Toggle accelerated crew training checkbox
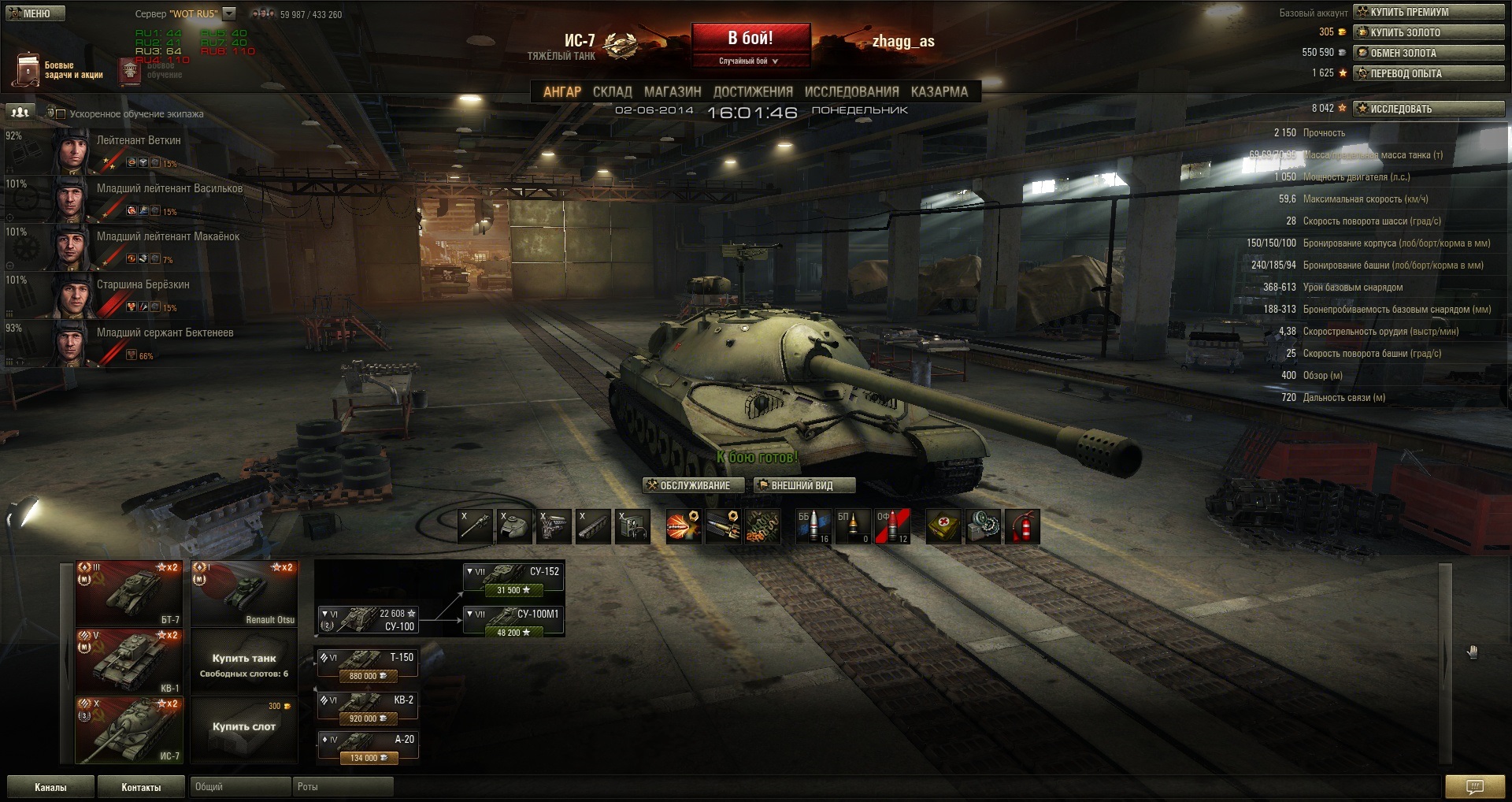This screenshot has width=1512, height=802. (61, 114)
